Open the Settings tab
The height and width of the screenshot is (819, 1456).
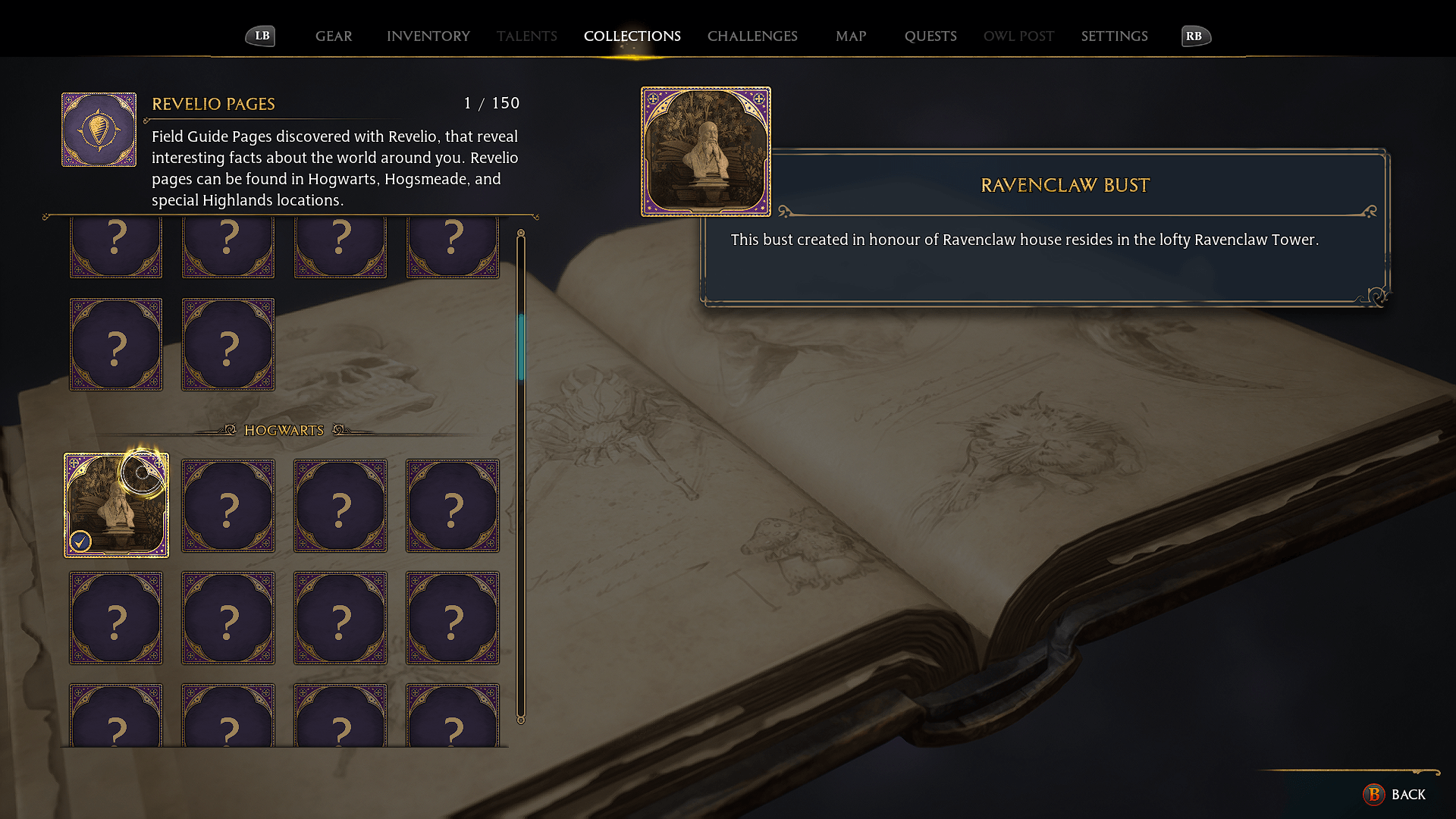(x=1114, y=36)
